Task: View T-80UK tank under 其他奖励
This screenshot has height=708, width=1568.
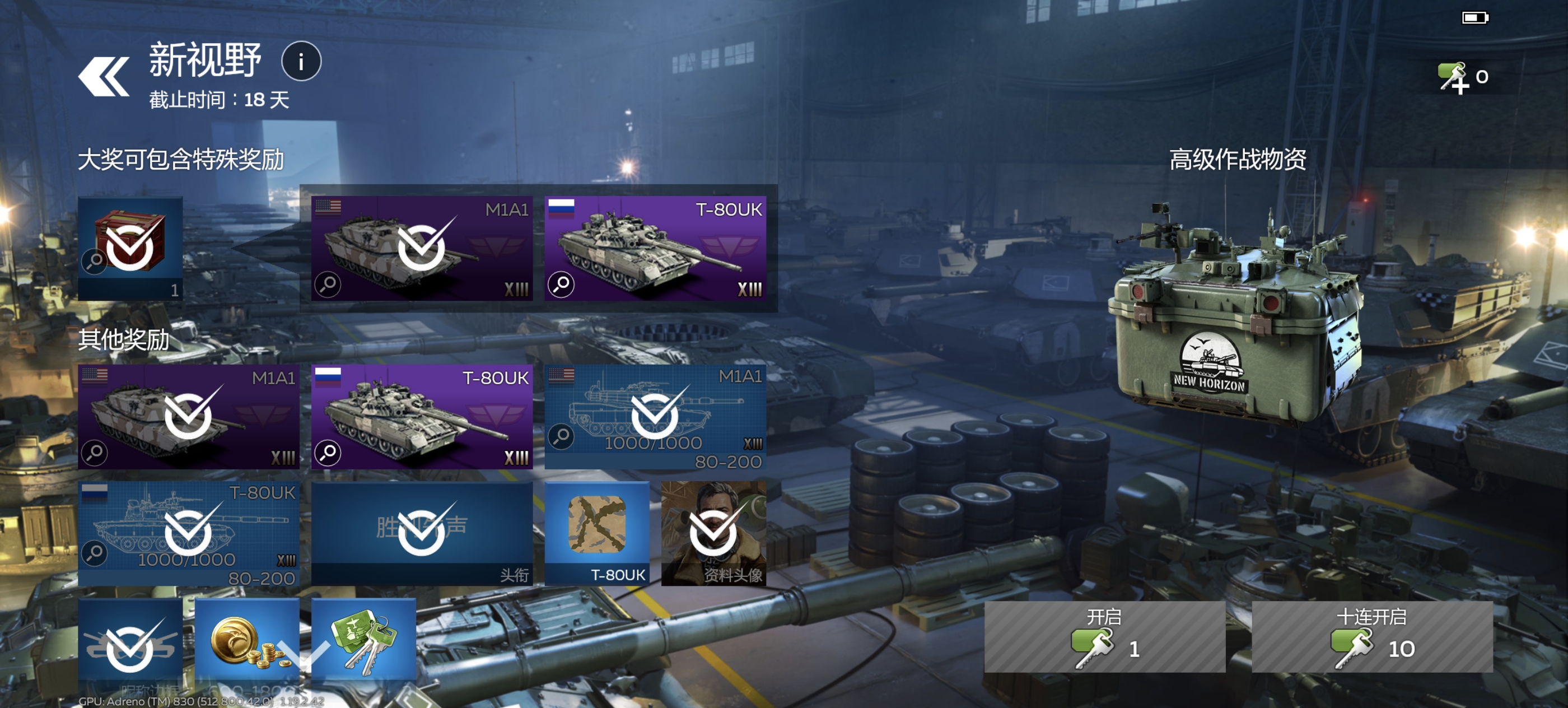Action: [x=421, y=417]
